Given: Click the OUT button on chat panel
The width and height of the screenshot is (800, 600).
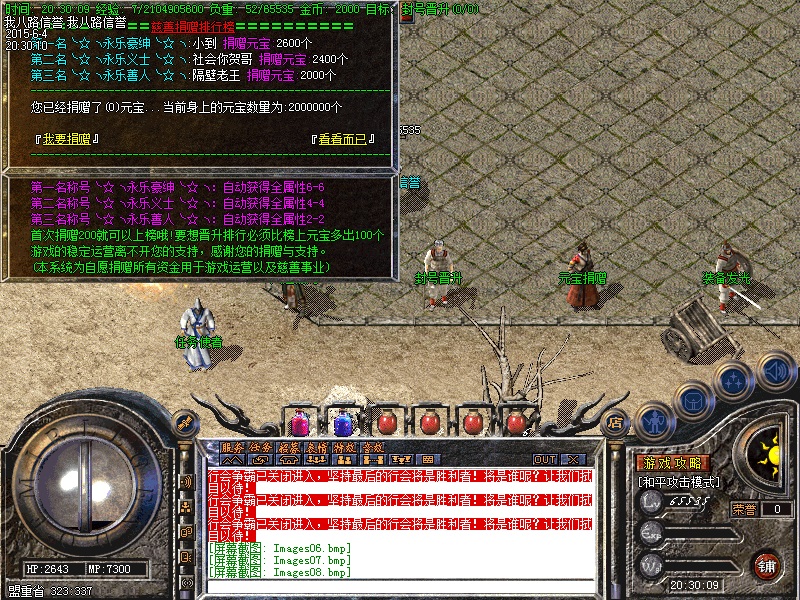Looking at the screenshot, I should tap(545, 459).
